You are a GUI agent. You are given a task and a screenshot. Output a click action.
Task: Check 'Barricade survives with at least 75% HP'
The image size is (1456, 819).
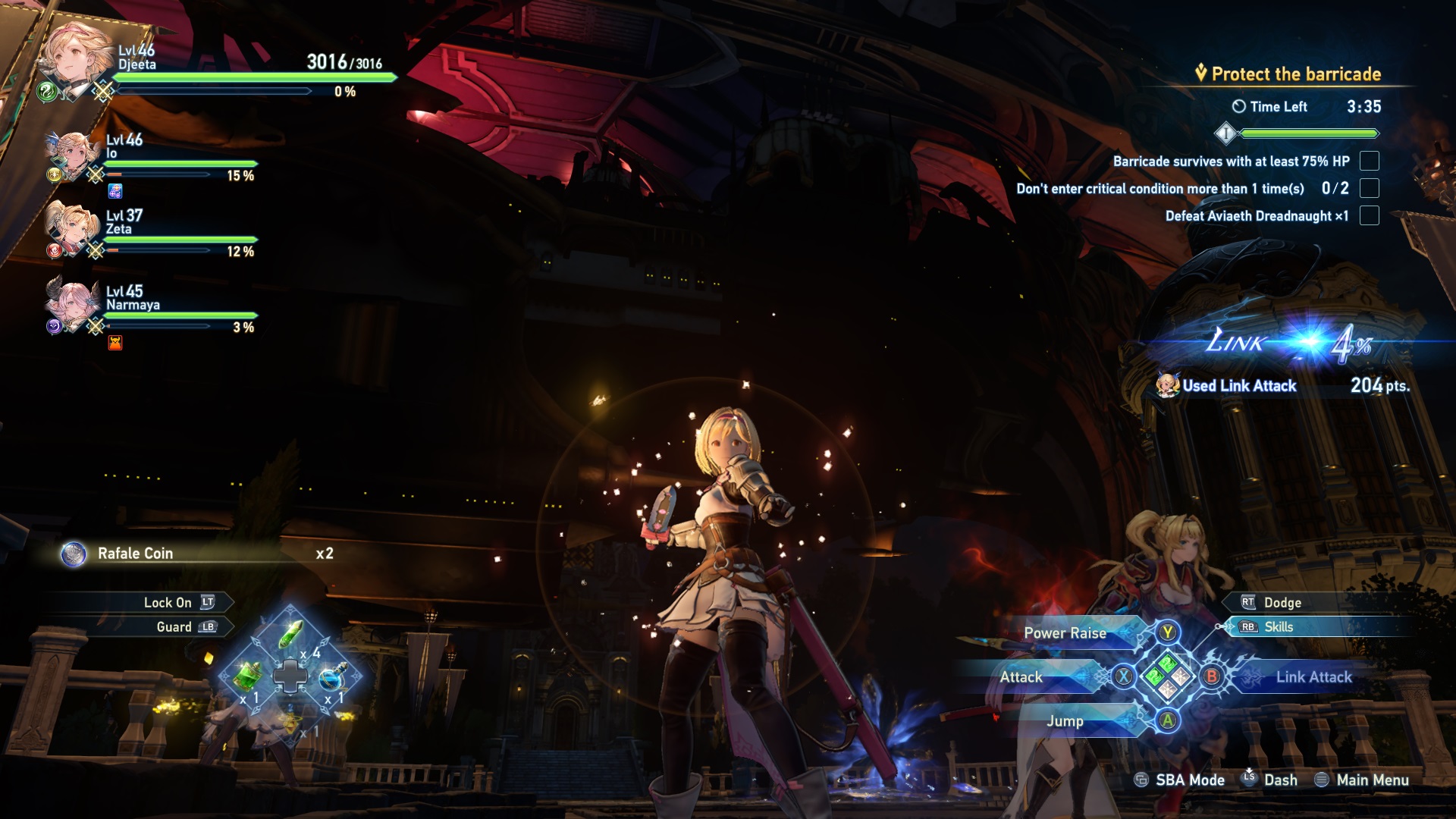pos(1368,162)
